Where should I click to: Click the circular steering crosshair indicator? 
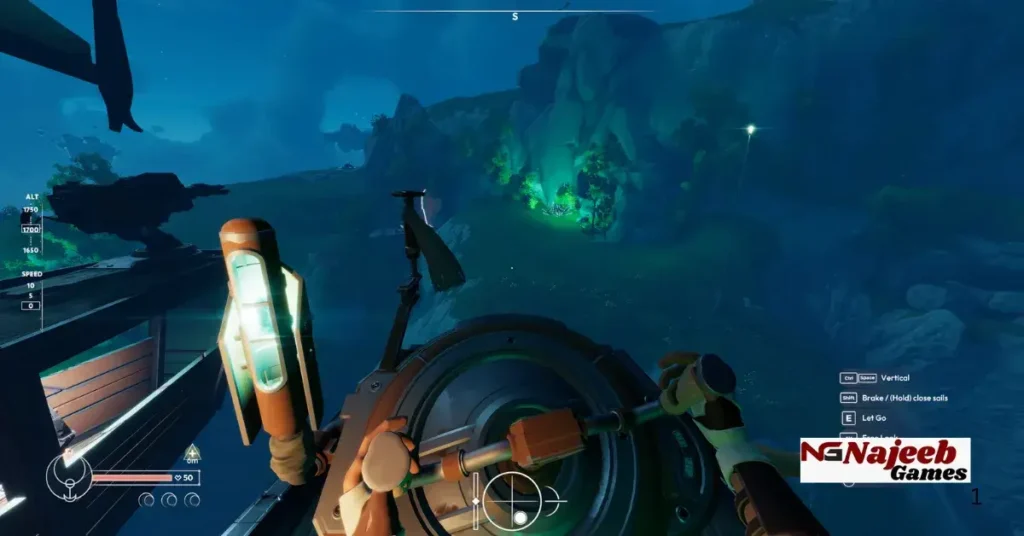click(x=512, y=500)
